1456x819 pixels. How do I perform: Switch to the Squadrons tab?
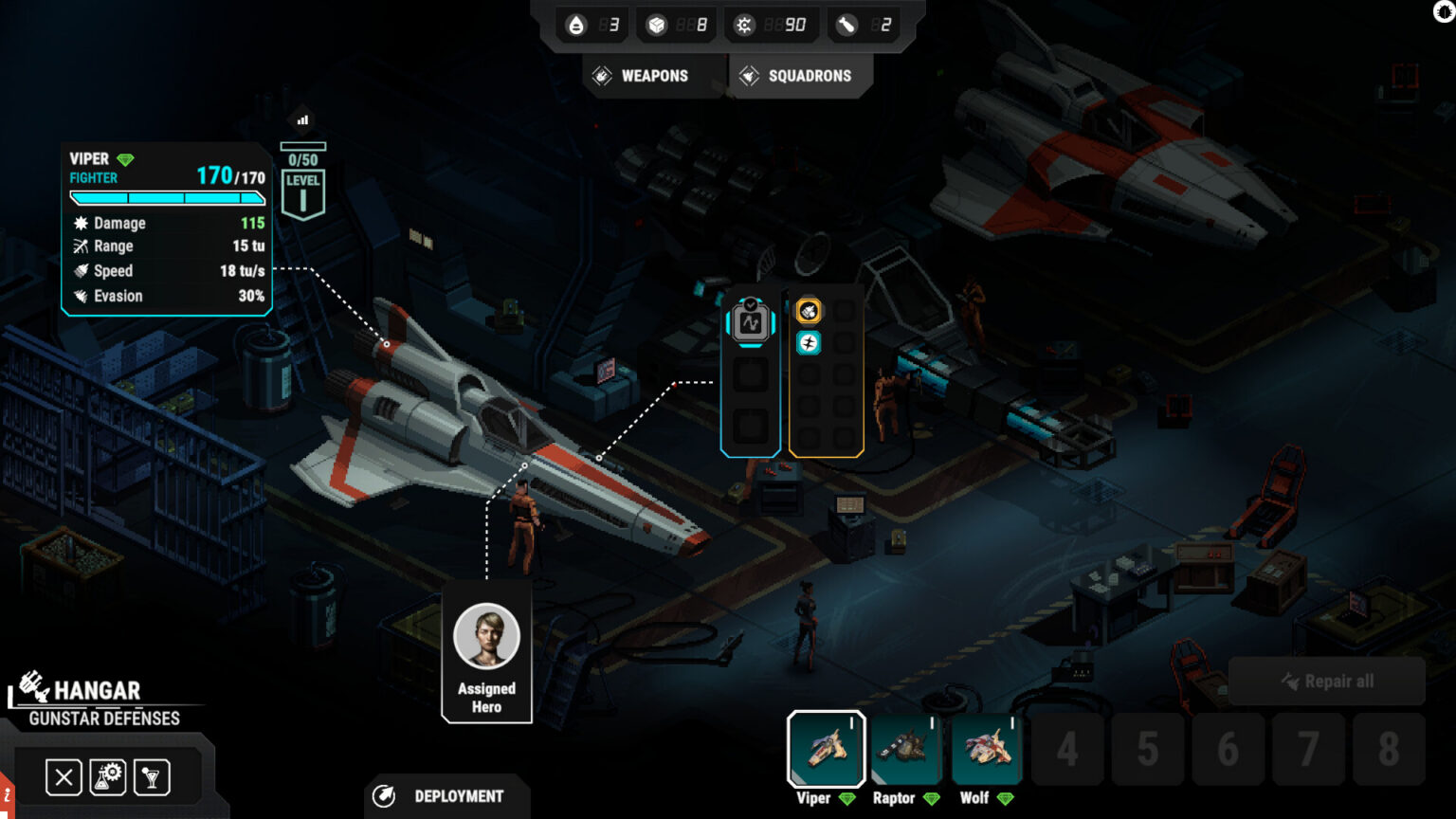[801, 75]
